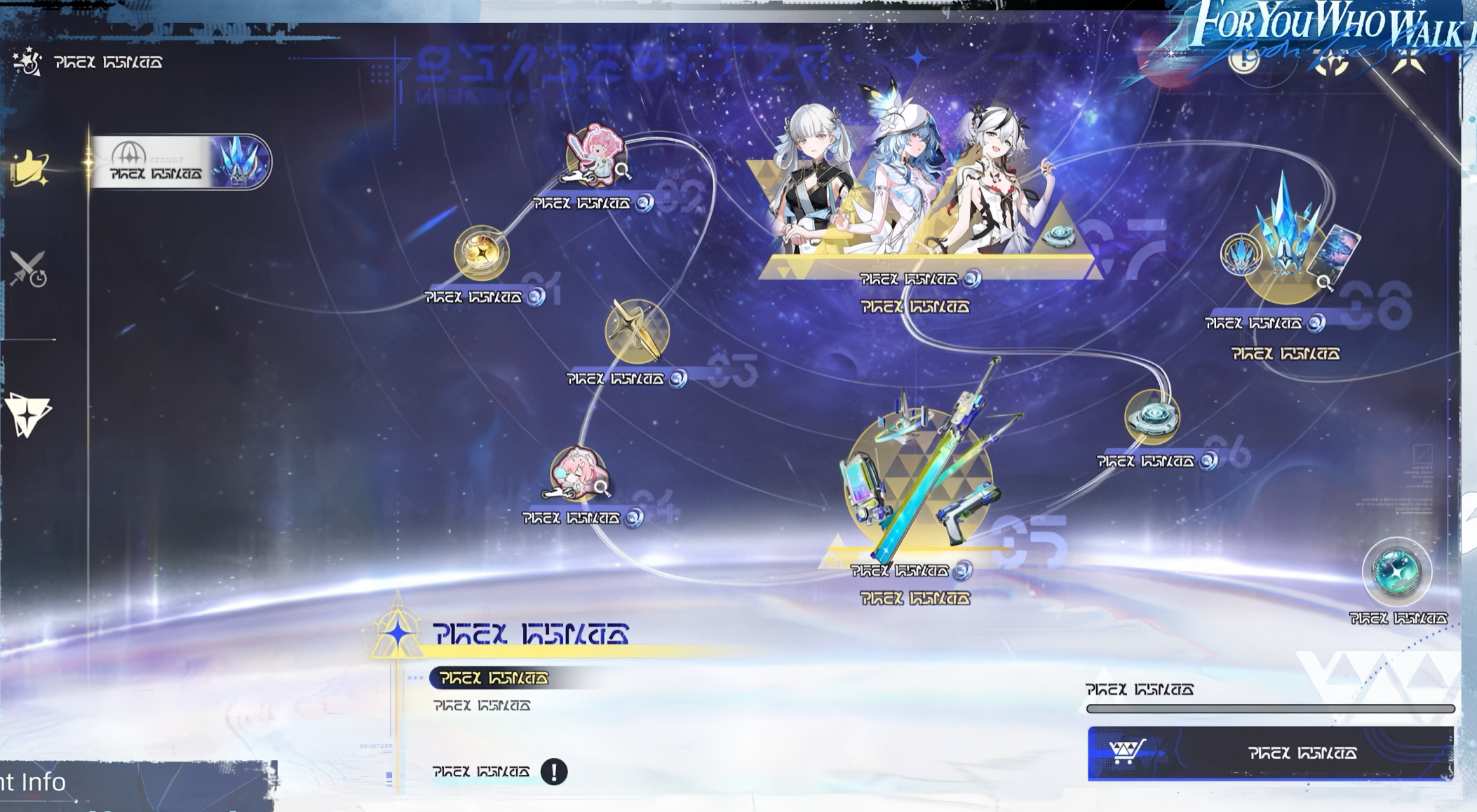1477x812 pixels.
Task: Inspect the pink-haired chibi with sword reward
Action: coord(595,158)
